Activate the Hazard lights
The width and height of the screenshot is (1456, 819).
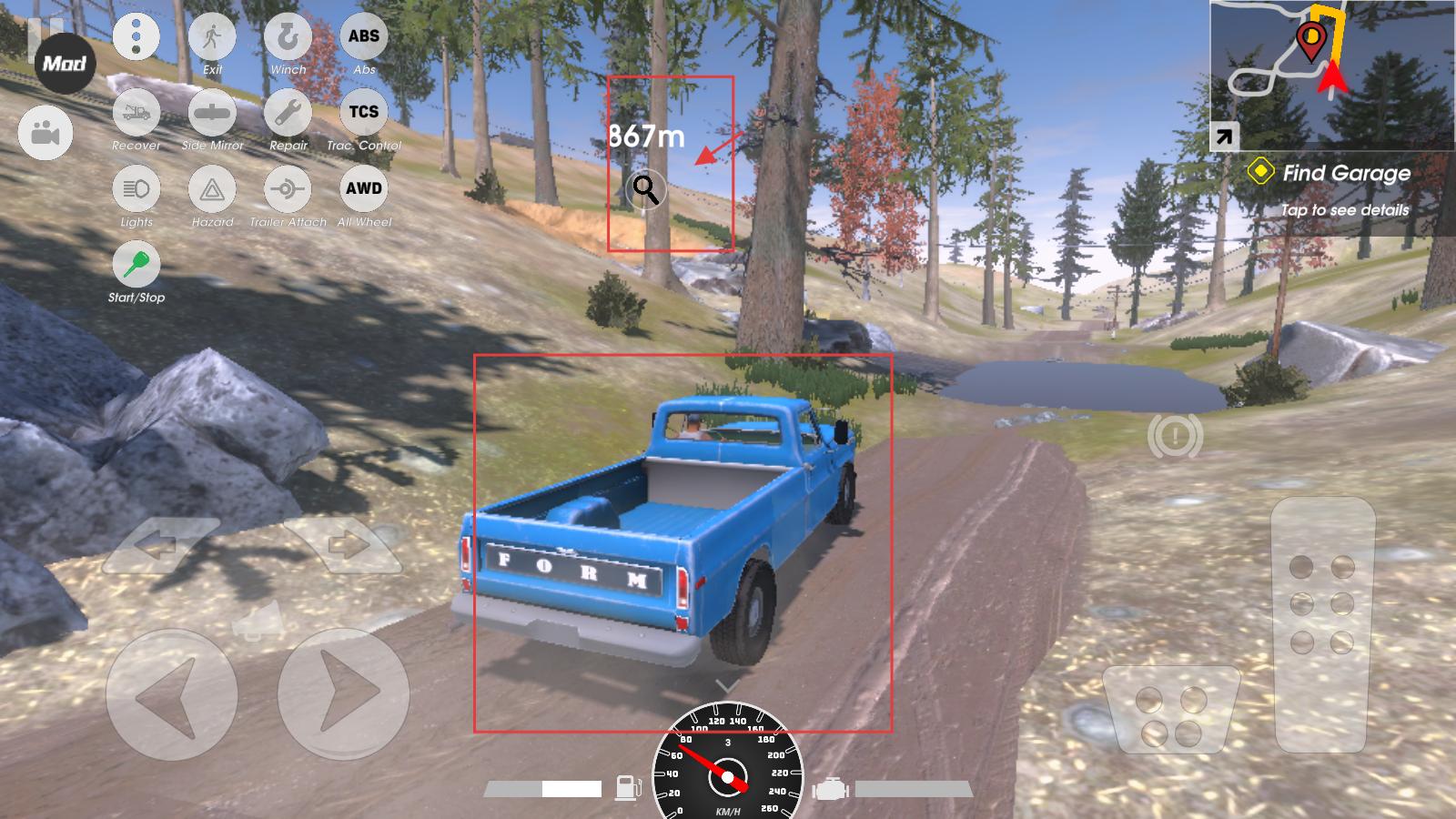pyautogui.click(x=212, y=189)
